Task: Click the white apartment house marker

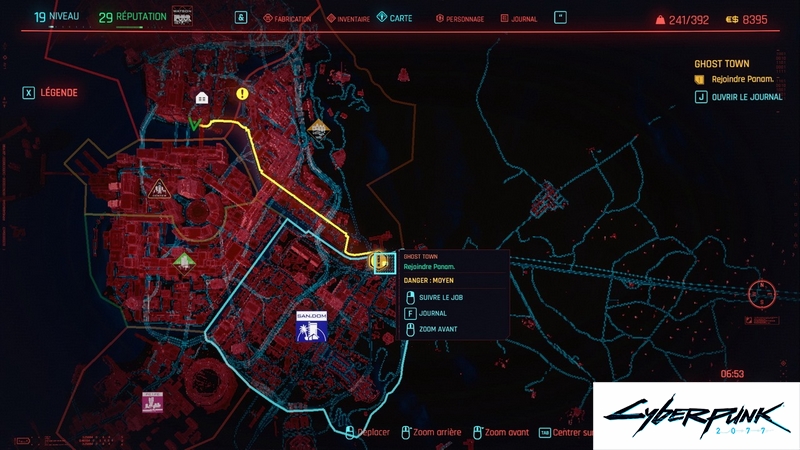Action: pyautogui.click(x=202, y=97)
